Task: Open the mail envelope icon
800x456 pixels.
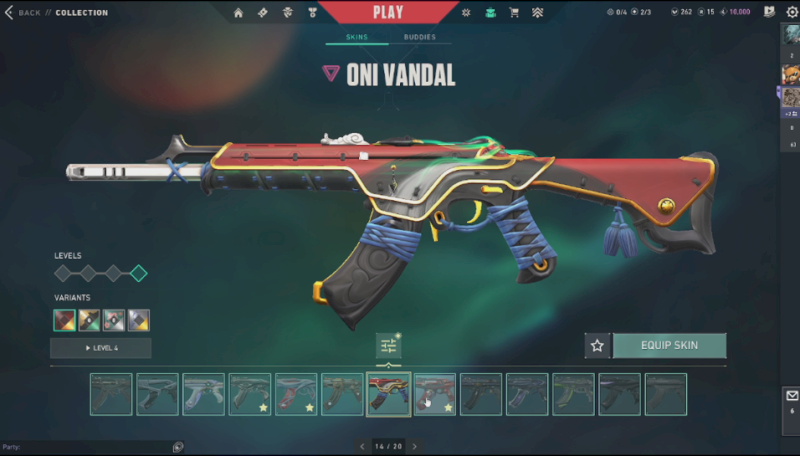Action: [792, 396]
